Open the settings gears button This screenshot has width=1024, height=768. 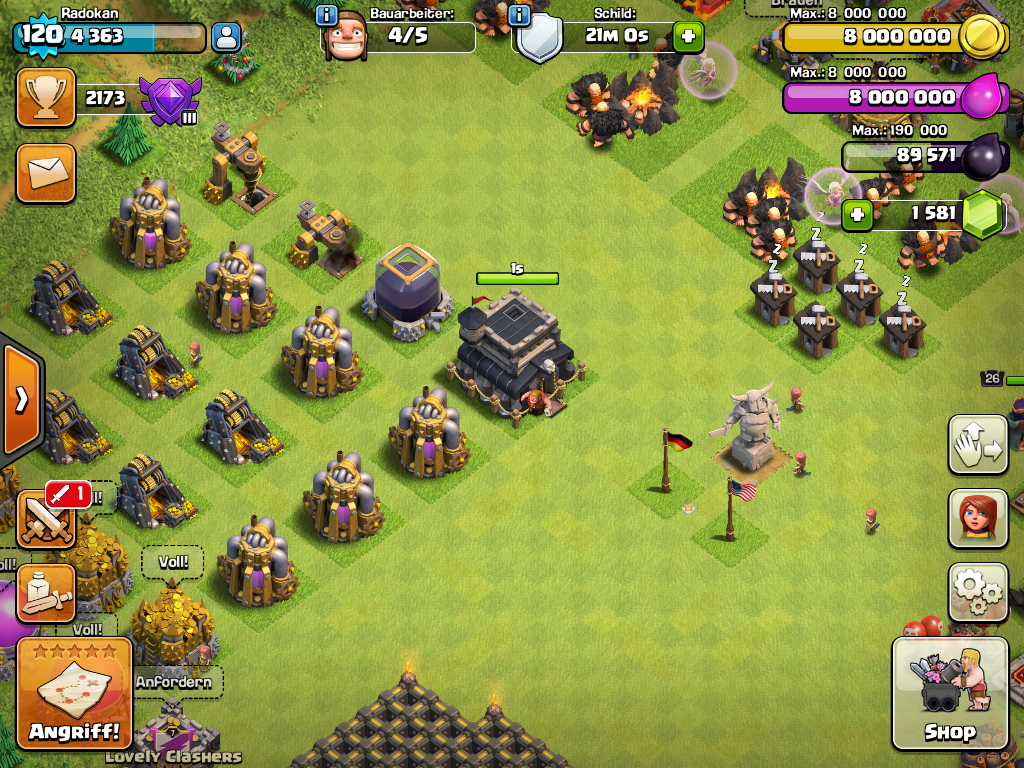pyautogui.click(x=978, y=592)
